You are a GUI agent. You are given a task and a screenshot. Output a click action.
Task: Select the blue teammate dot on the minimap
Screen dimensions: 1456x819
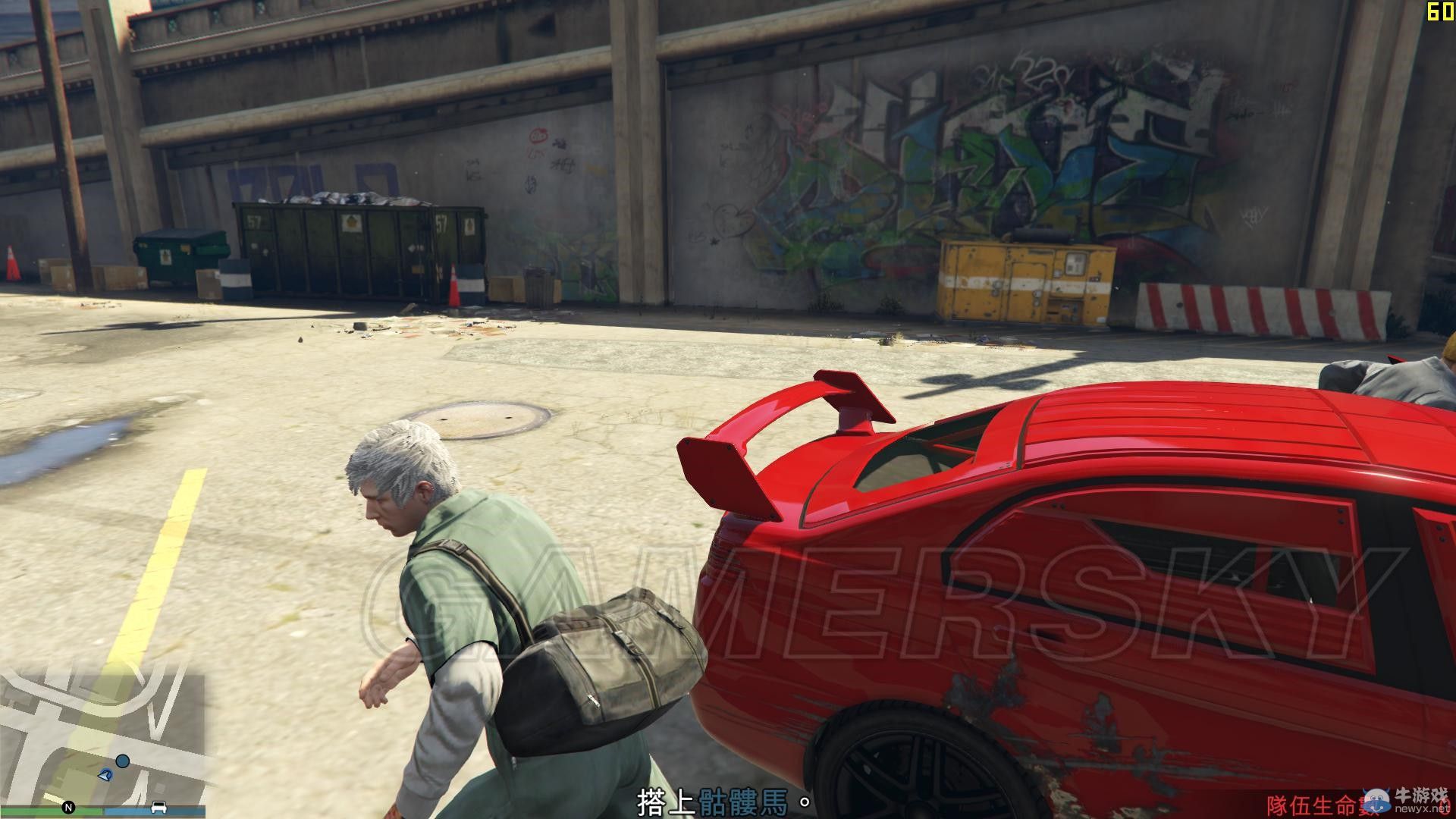[122, 762]
